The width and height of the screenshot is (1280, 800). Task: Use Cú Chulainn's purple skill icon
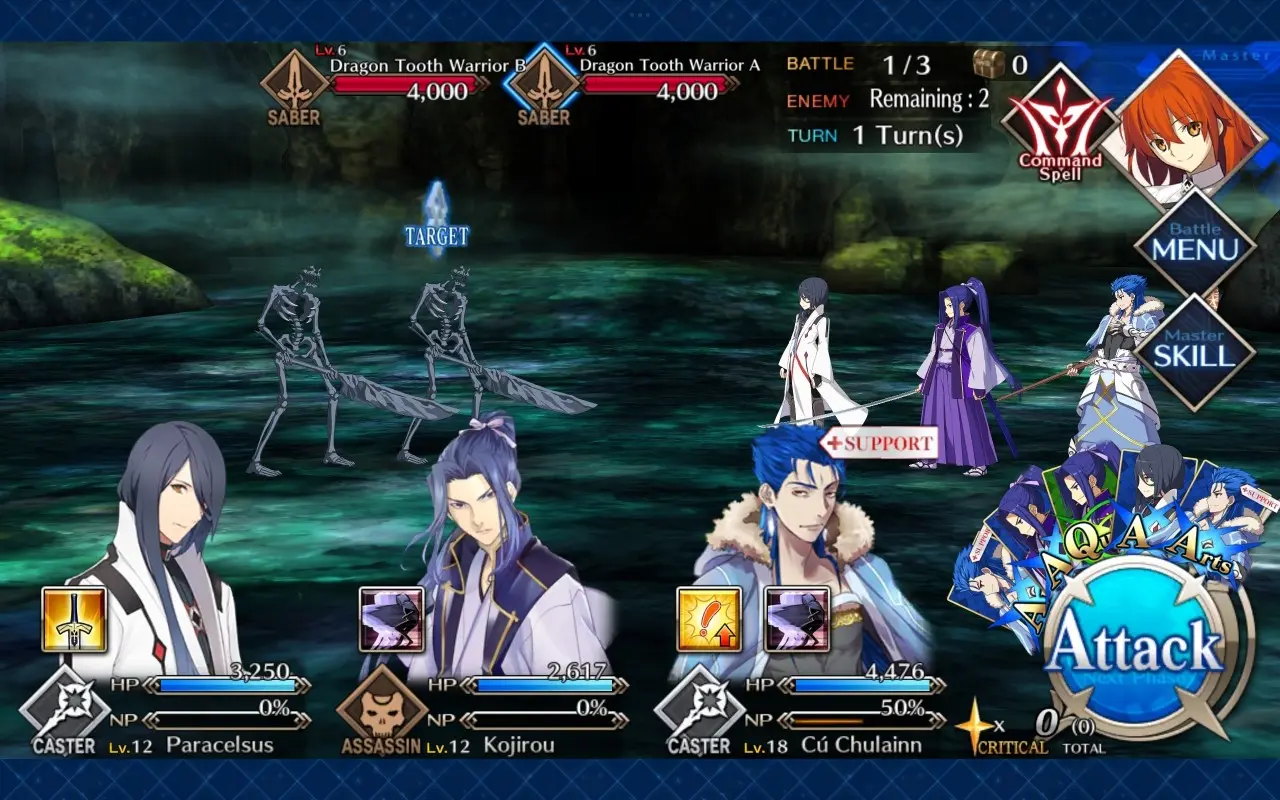tap(797, 620)
